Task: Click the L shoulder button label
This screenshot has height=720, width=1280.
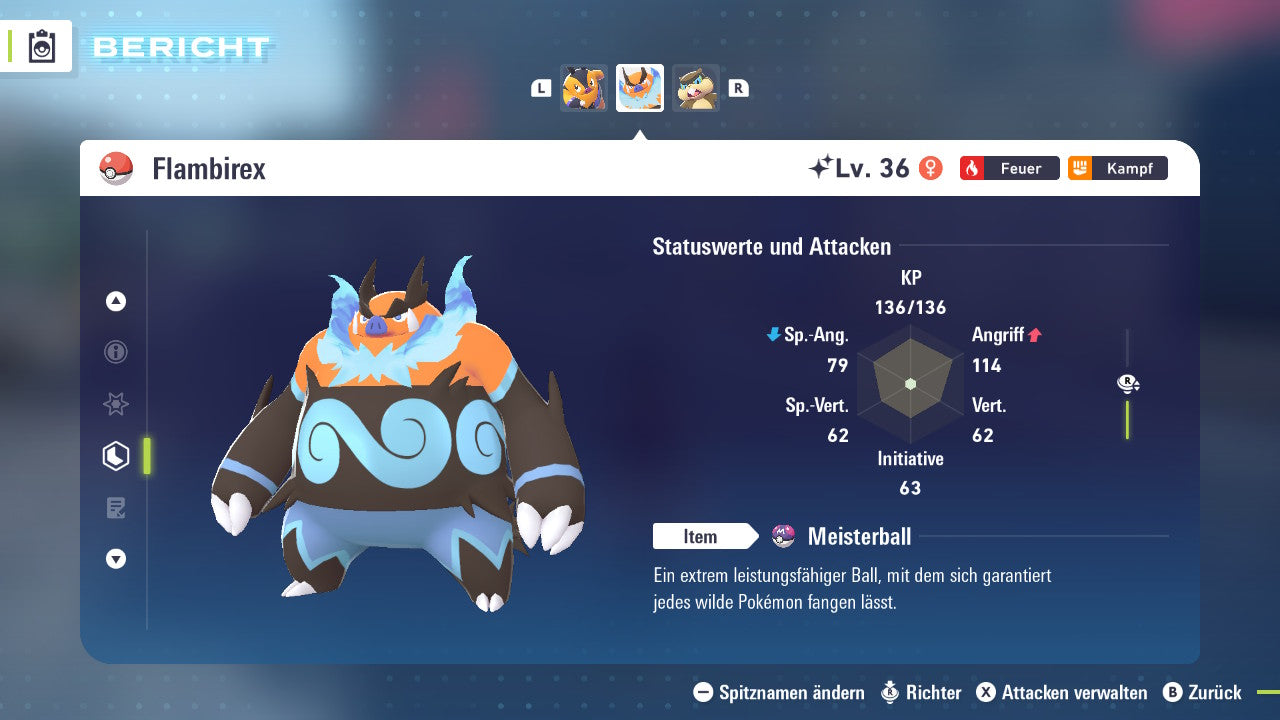Action: coord(540,87)
